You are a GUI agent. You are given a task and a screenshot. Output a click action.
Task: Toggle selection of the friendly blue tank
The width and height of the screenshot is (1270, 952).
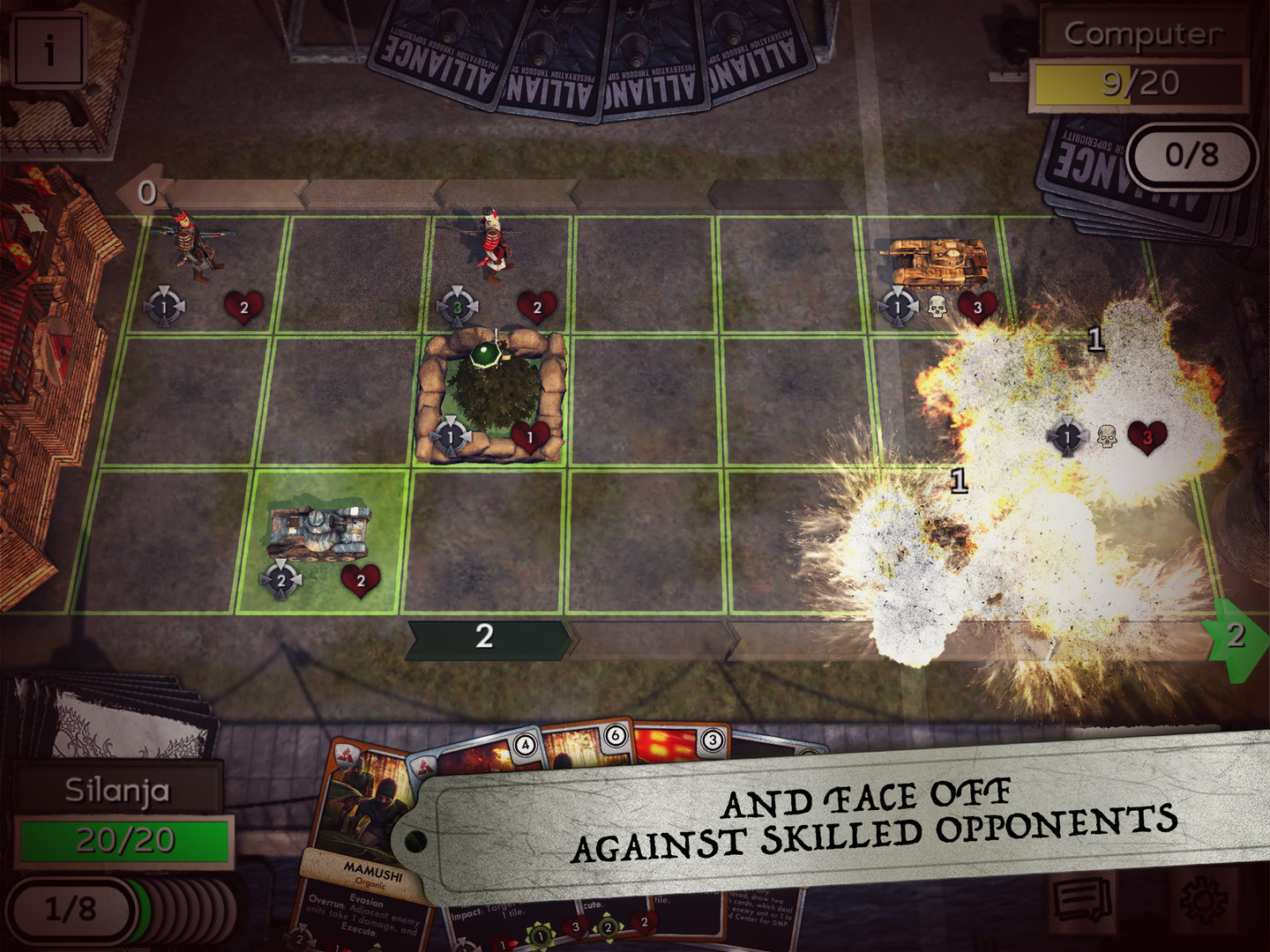pyautogui.click(x=317, y=531)
